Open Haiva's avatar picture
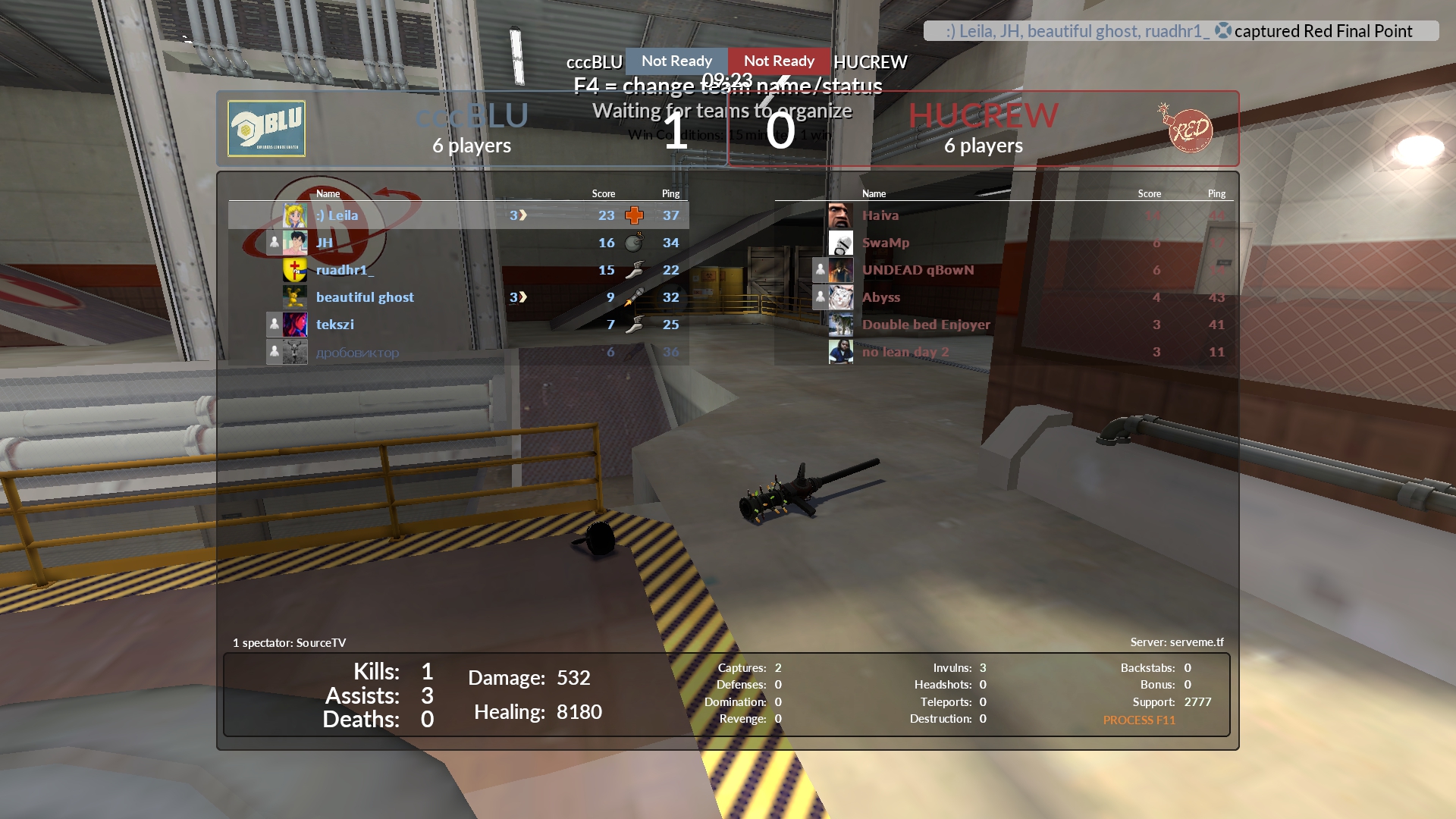The width and height of the screenshot is (1456, 819). coord(840,215)
